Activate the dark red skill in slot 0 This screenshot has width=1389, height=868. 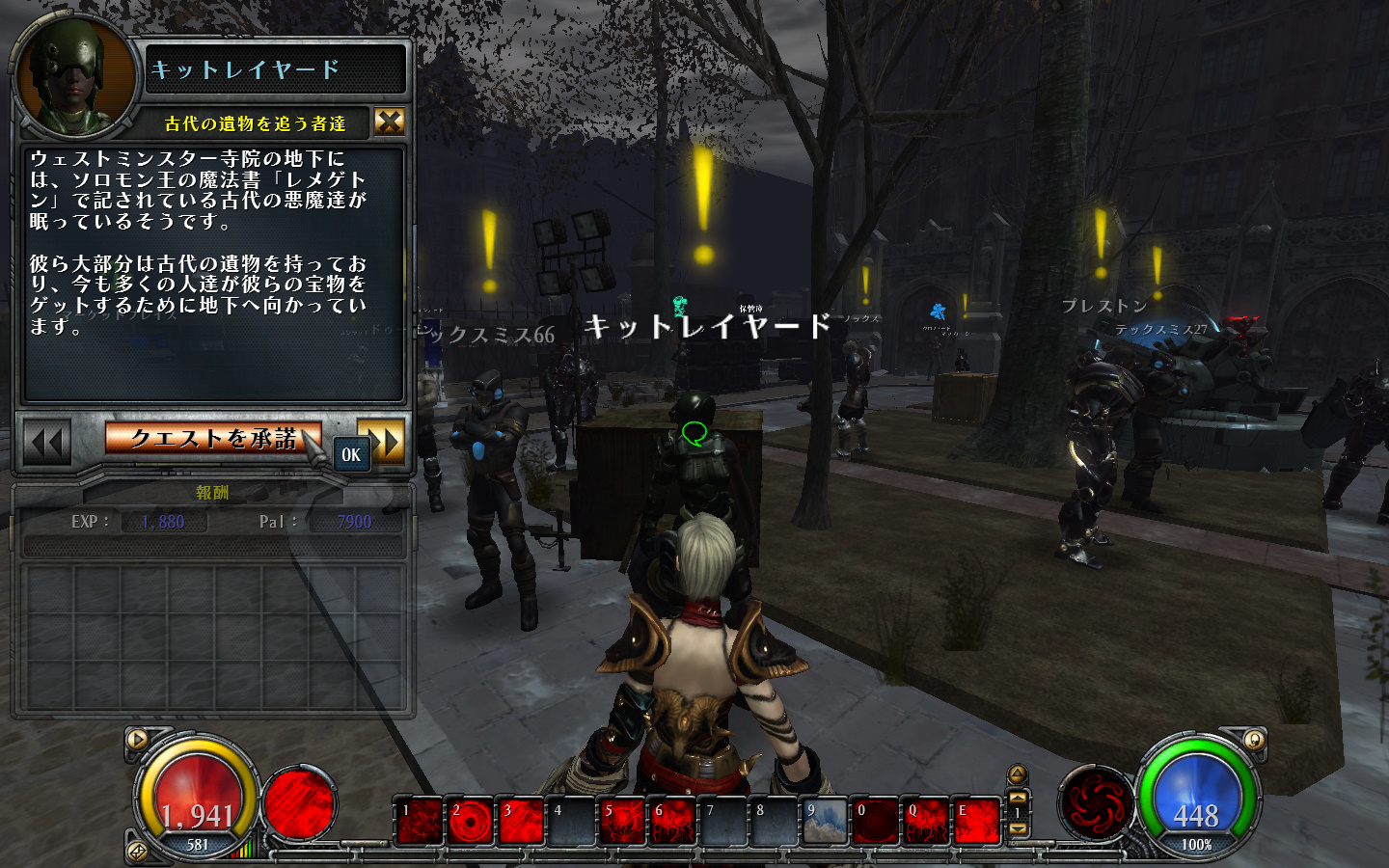click(x=875, y=823)
